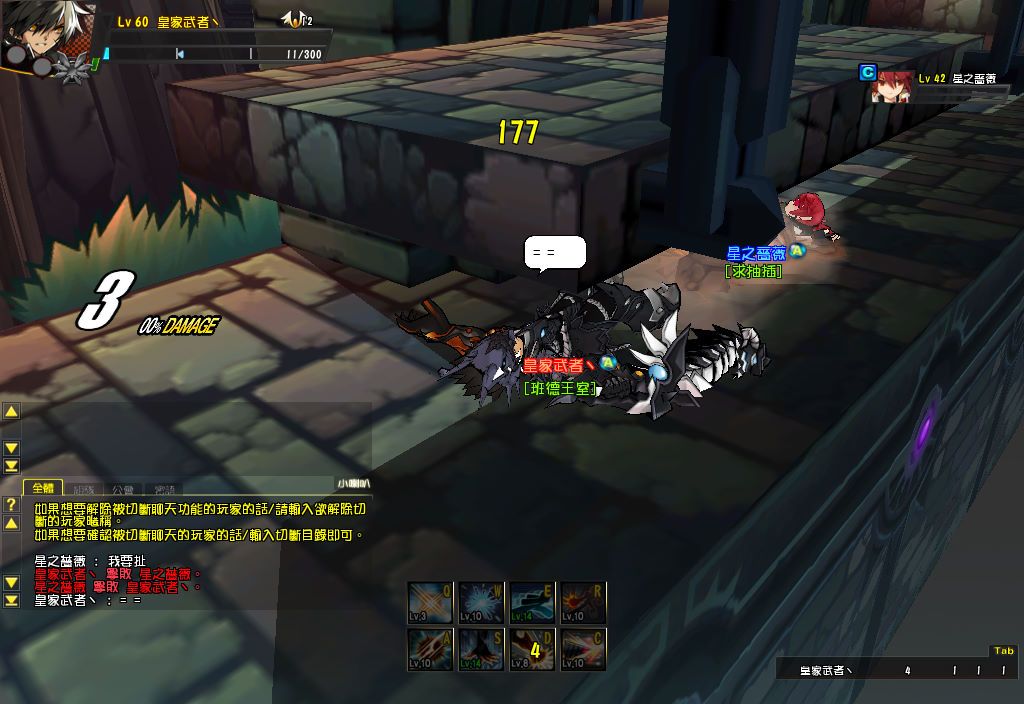Viewport: 1024px width, 704px height.
Task: Activate the Q skill with crossed slashes
Action: coord(431,603)
